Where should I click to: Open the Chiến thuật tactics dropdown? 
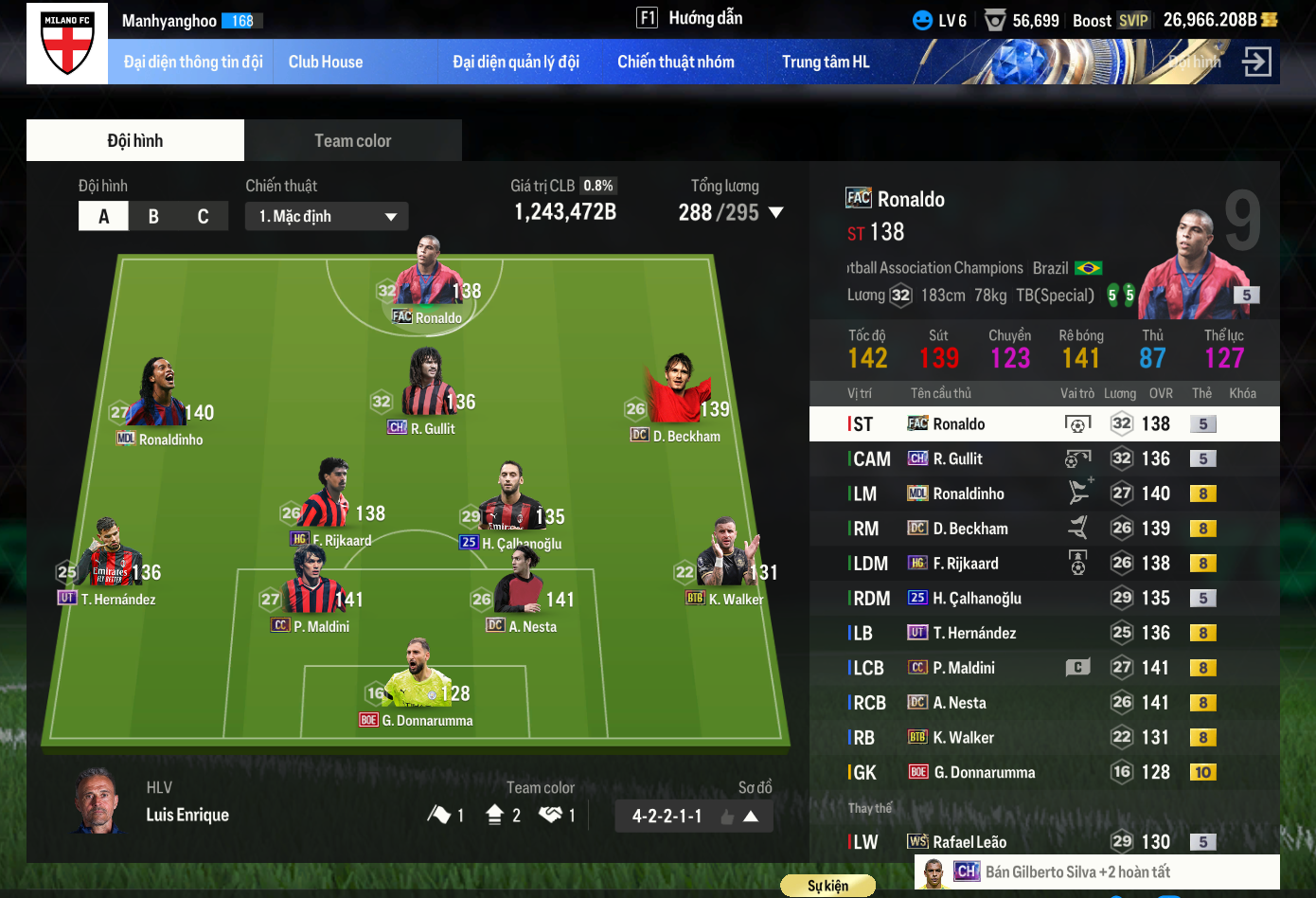tap(328, 216)
